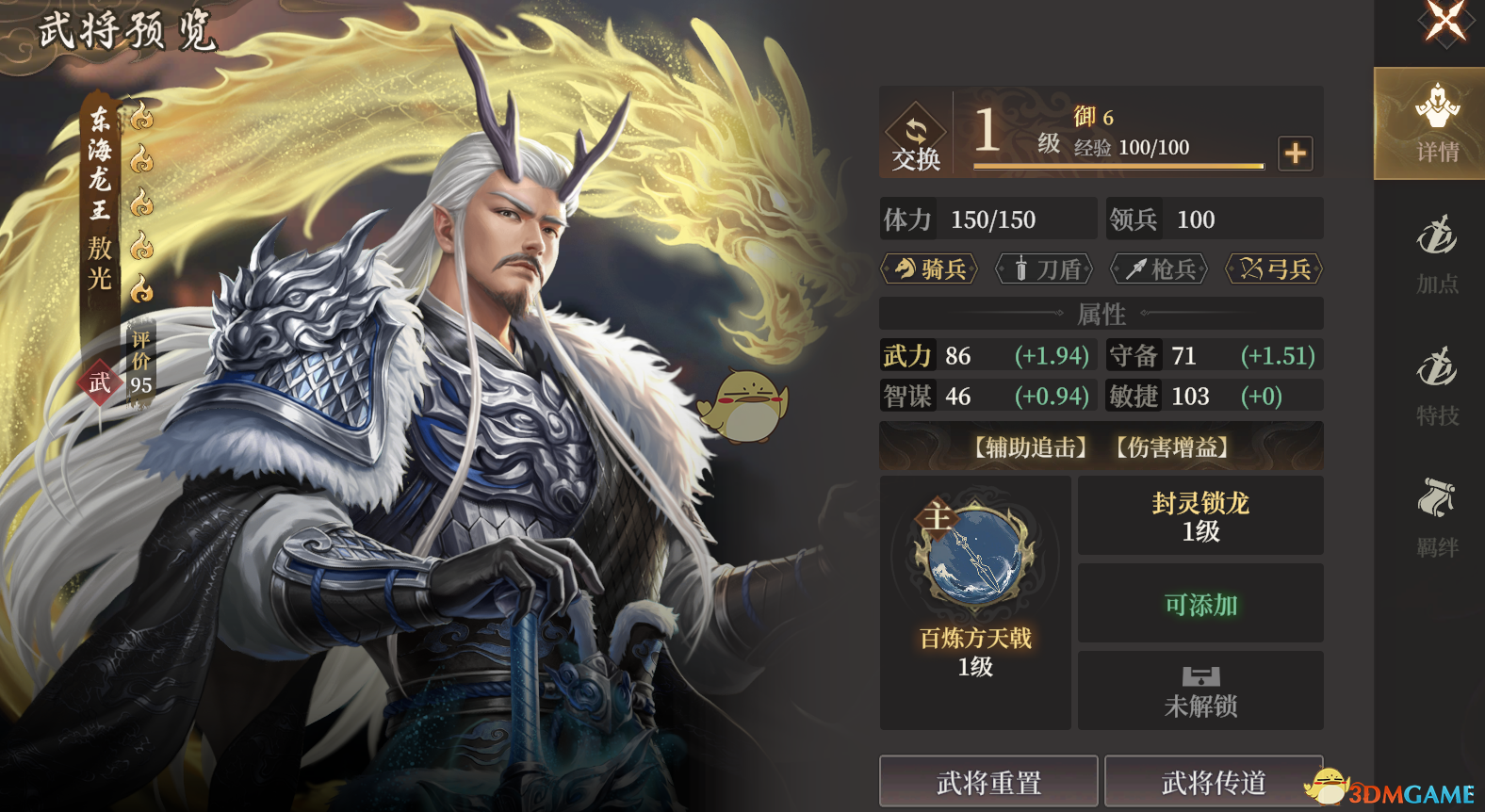Choose the 弓兵 archer troop type
The height and width of the screenshot is (812, 1485).
point(1275,269)
